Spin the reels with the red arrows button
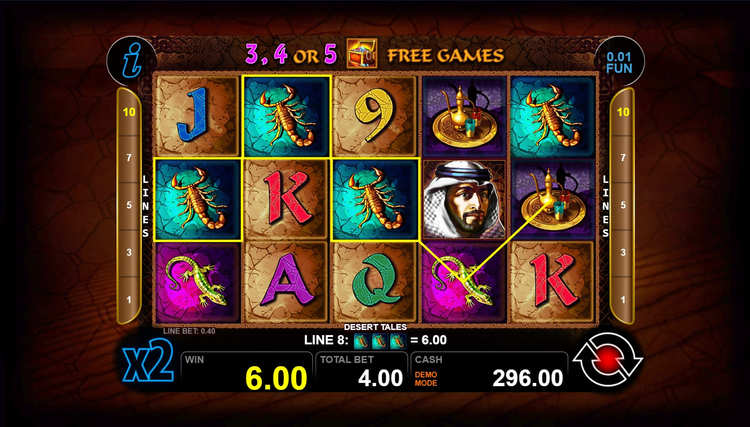The width and height of the screenshot is (750, 427). (608, 361)
